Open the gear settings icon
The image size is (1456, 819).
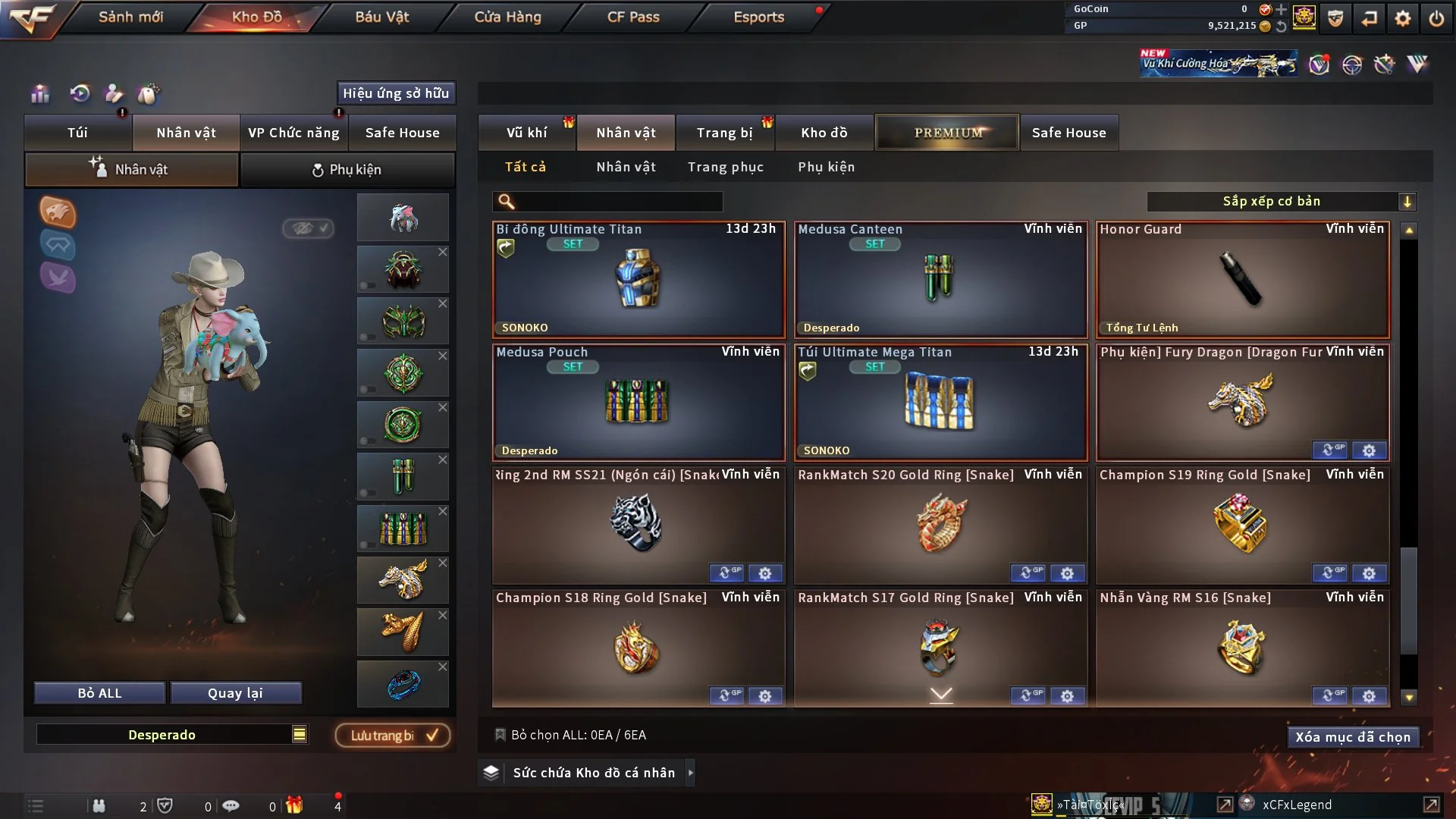[1402, 18]
